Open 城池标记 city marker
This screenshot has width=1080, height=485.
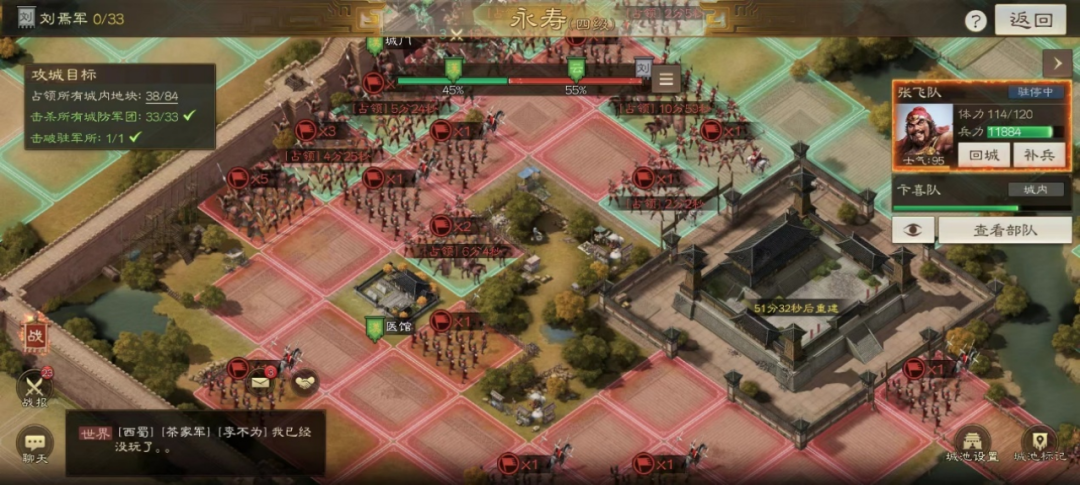click(1040, 447)
